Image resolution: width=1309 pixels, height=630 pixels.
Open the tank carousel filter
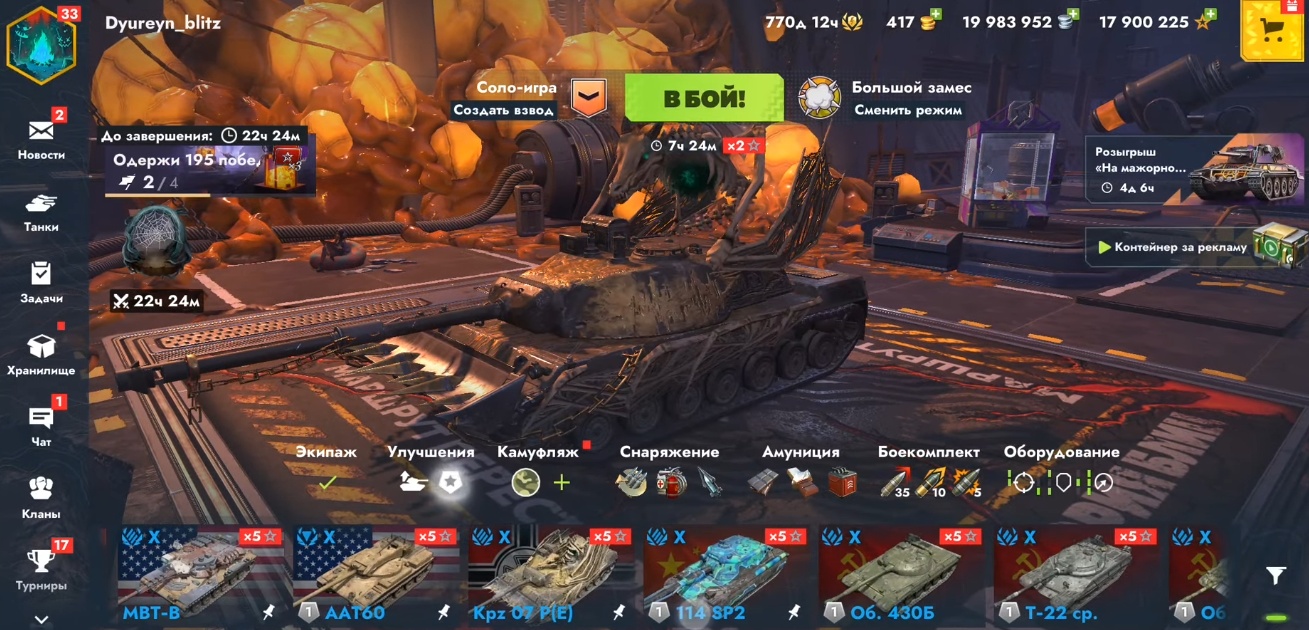pos(1275,575)
